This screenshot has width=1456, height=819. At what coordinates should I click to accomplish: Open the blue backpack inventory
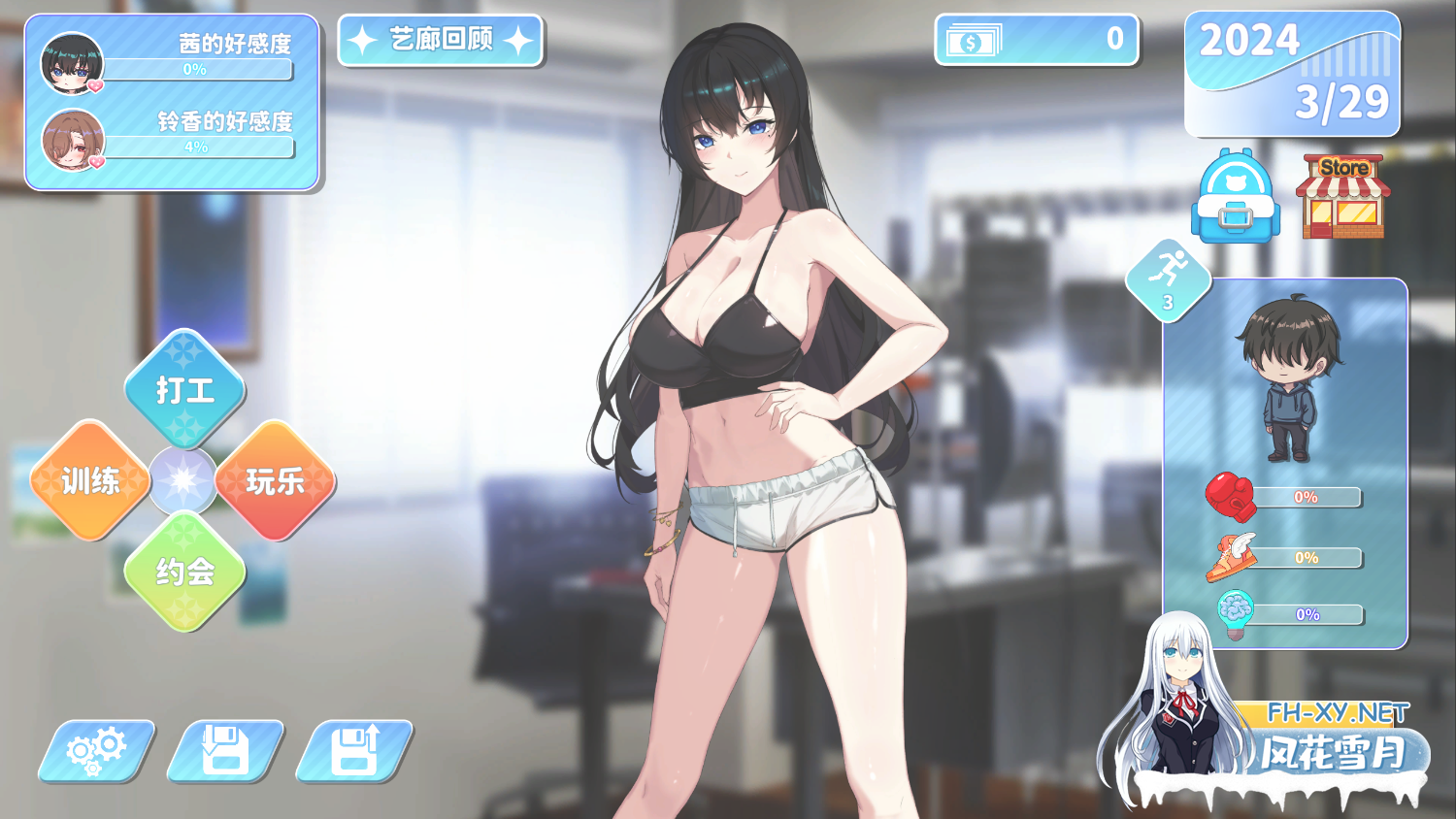1235,197
